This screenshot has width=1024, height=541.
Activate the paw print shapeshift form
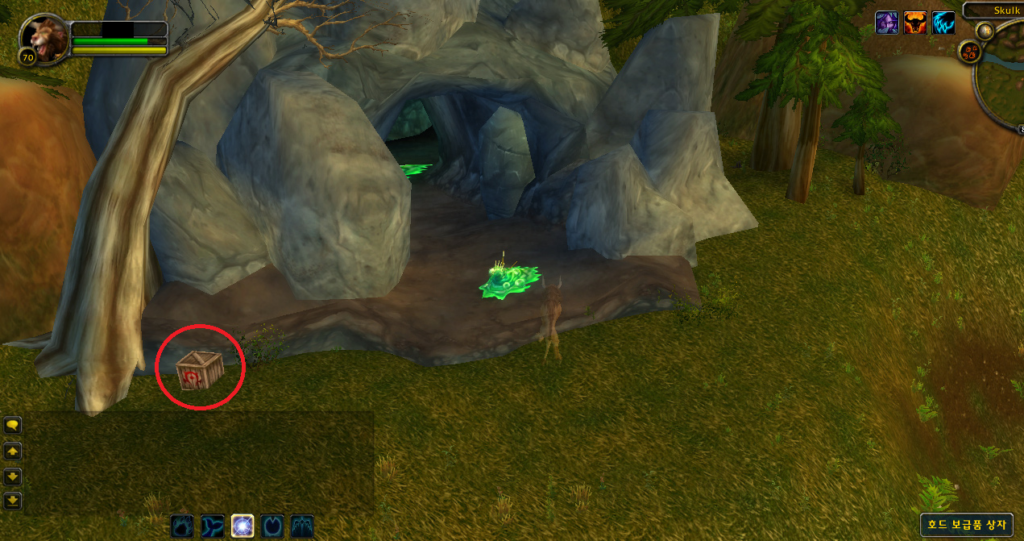(182, 525)
